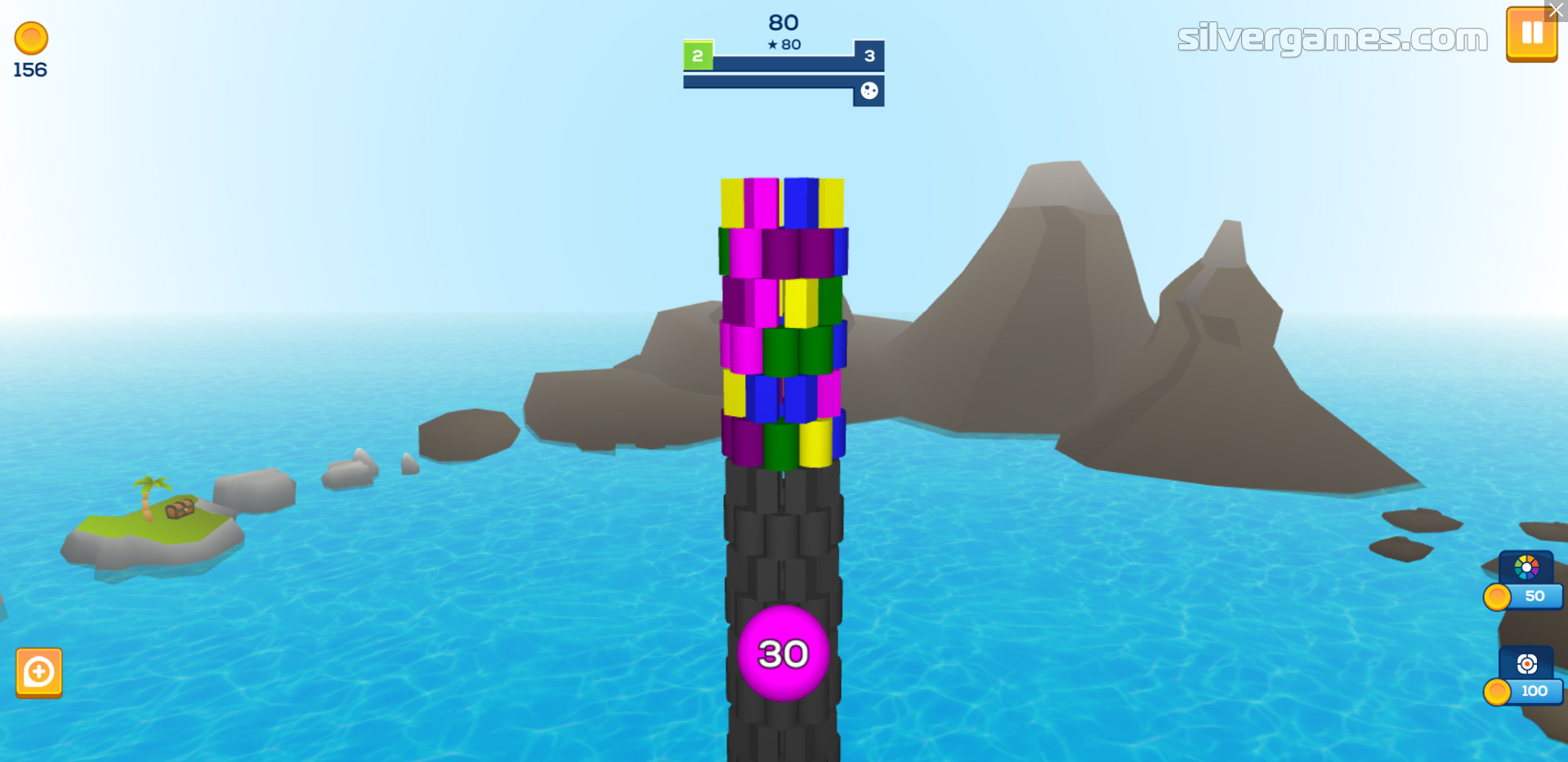
Task: Close the overlay with the X button
Action: pos(1557,11)
